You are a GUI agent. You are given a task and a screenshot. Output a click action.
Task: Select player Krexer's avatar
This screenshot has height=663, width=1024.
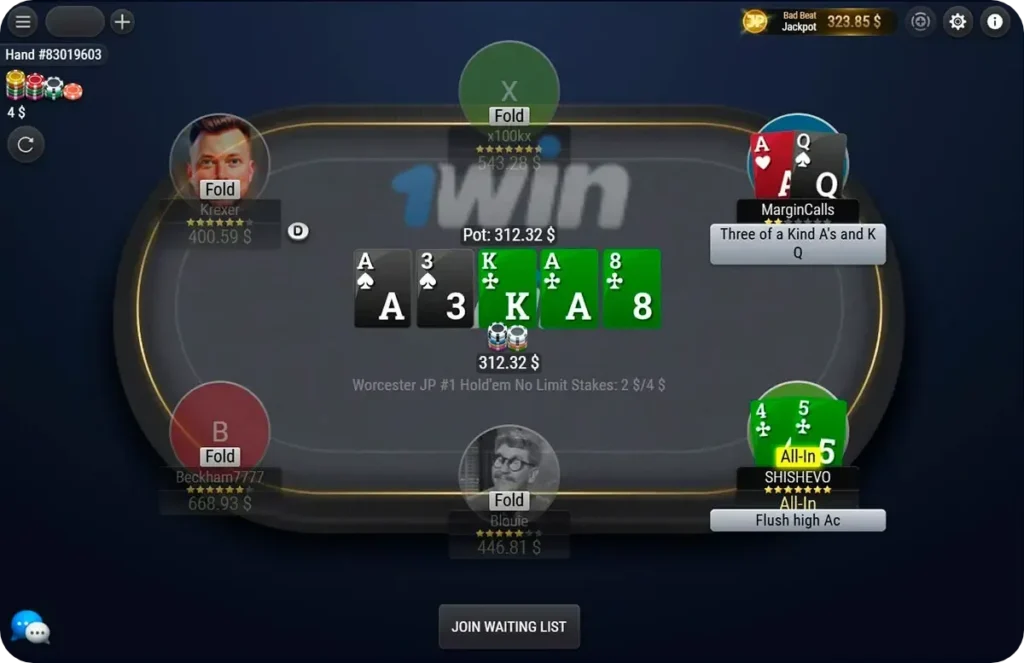click(x=219, y=160)
